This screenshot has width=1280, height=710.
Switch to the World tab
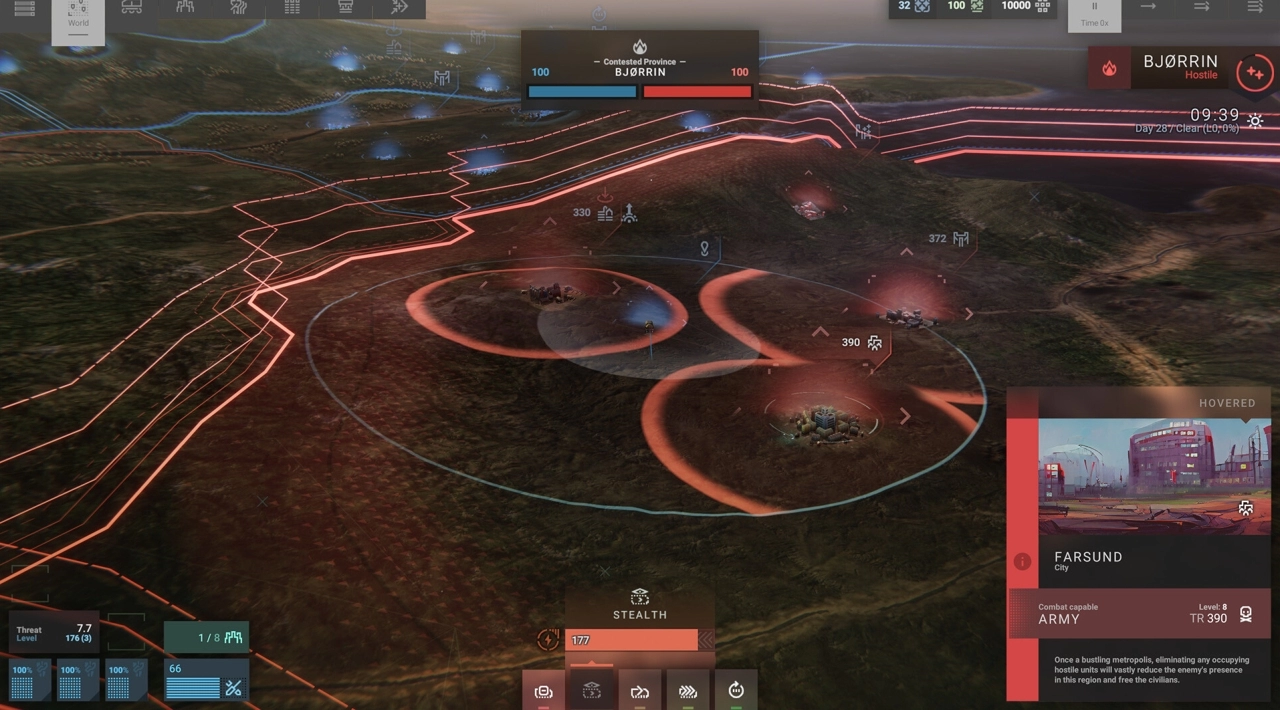(78, 16)
